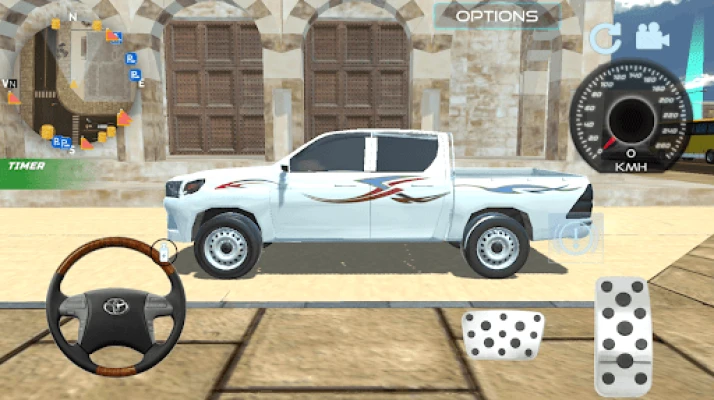The height and width of the screenshot is (400, 714).
Task: Tap the circular arrow reset icon
Action: 604,38
